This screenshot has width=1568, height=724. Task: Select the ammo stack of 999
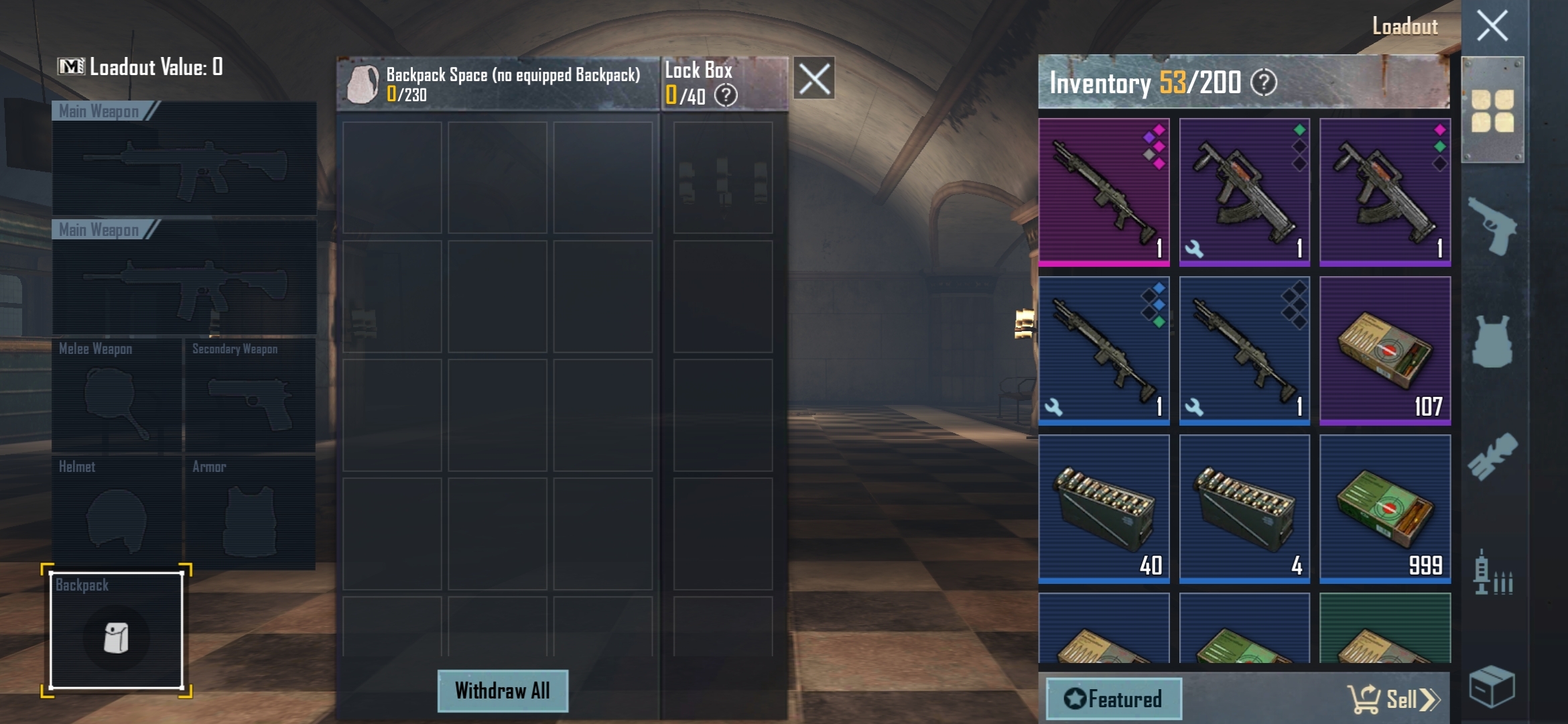tap(1385, 509)
